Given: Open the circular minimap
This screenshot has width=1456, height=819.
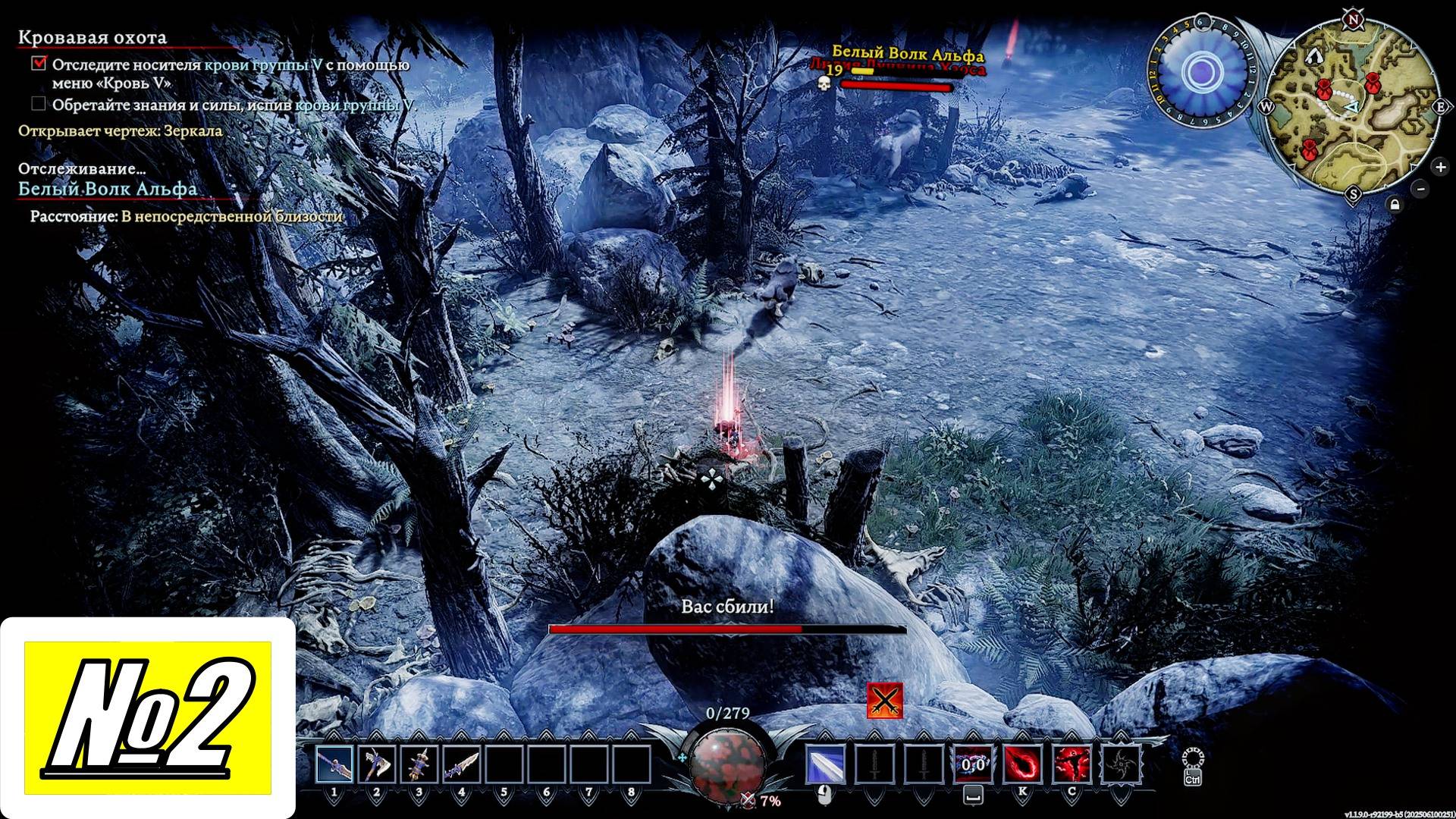Looking at the screenshot, I should 1352,106.
